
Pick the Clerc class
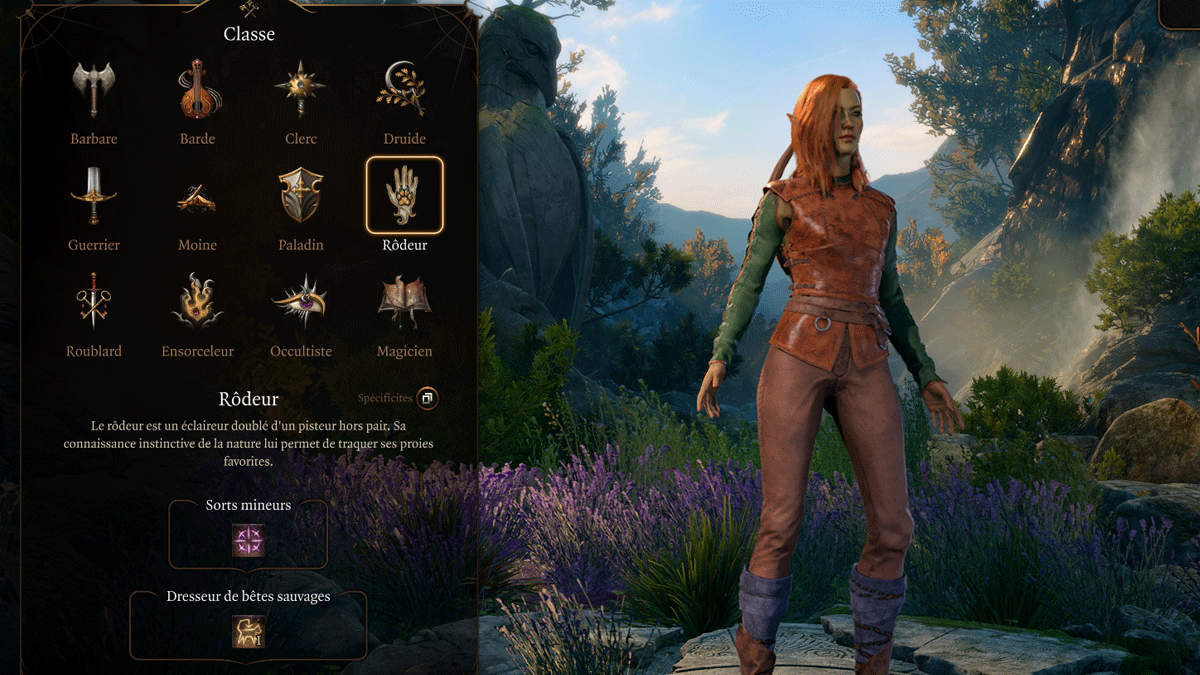coord(301,90)
